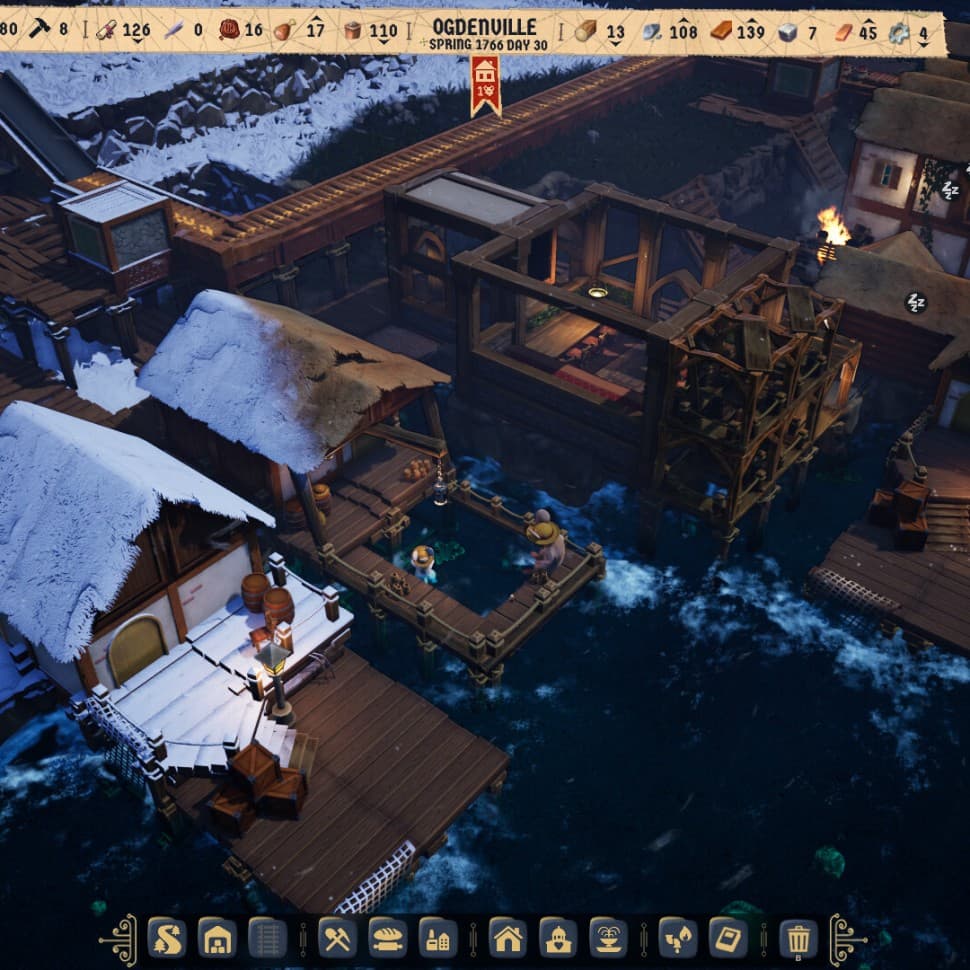This screenshot has width=970, height=970.
Task: Open the shovel and pickaxe gathering category
Action: 337,938
